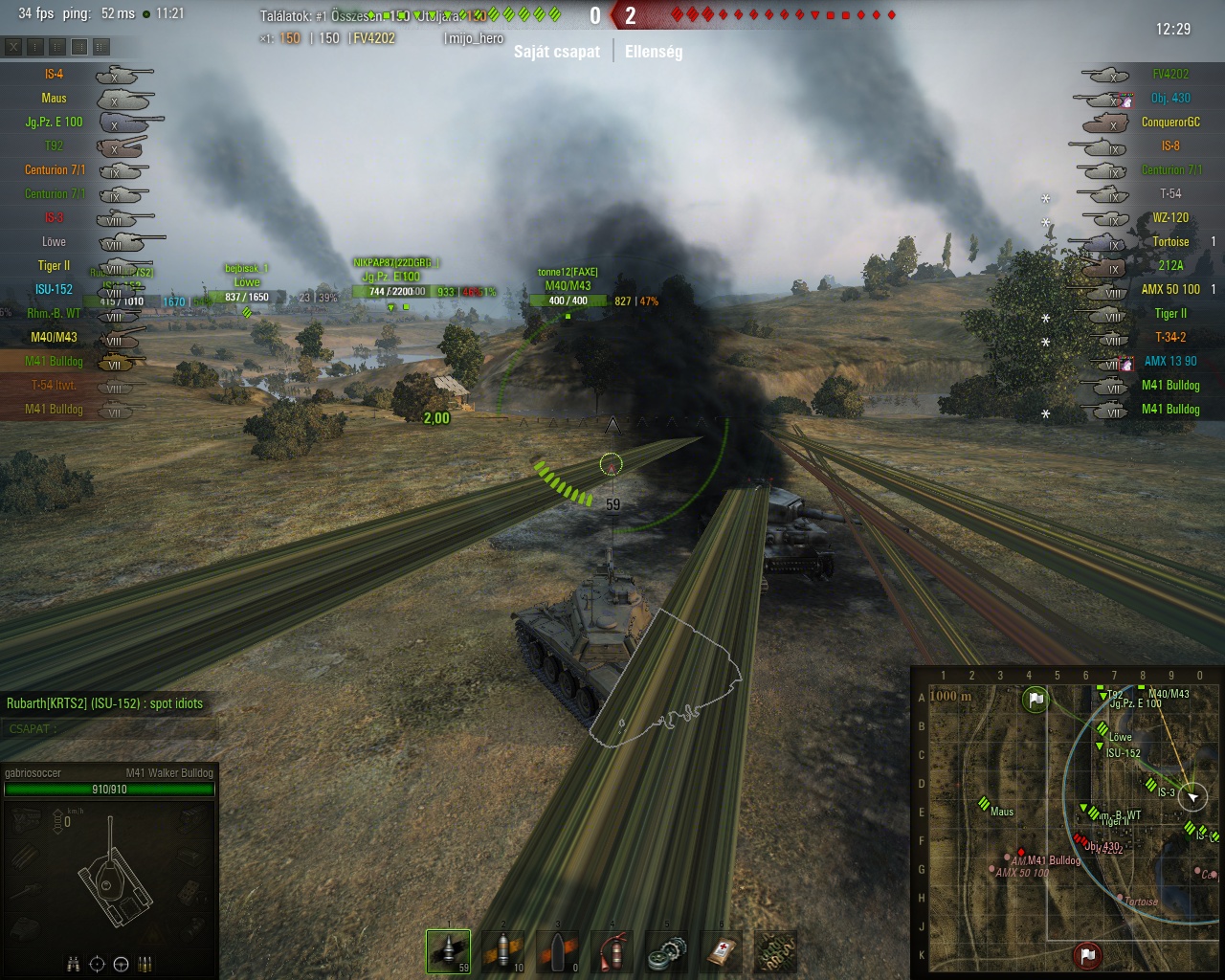1225x980 pixels.
Task: Activate the repair kit gears consumable
Action: pos(666,951)
